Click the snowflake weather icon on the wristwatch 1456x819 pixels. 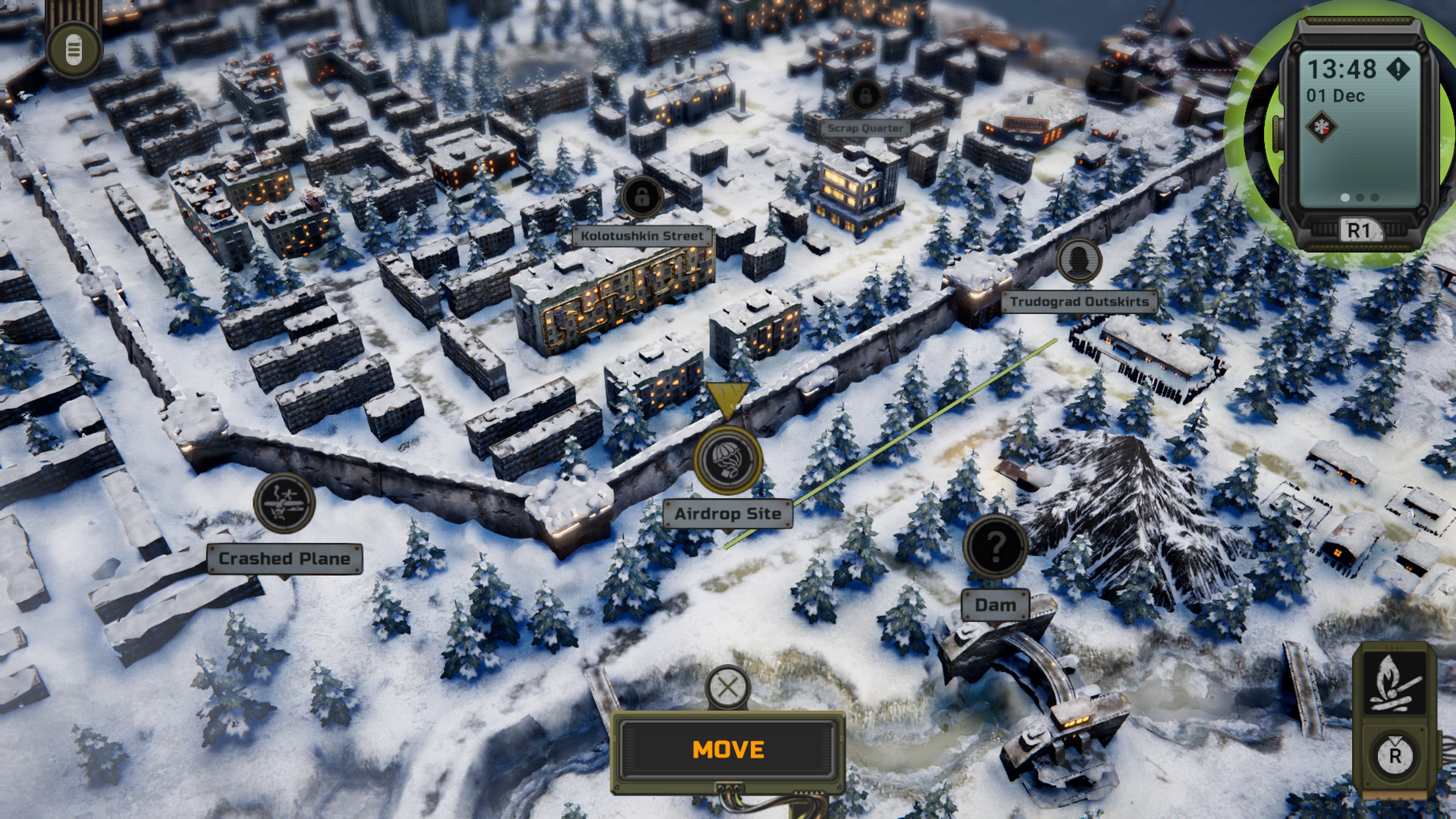(x=1323, y=127)
